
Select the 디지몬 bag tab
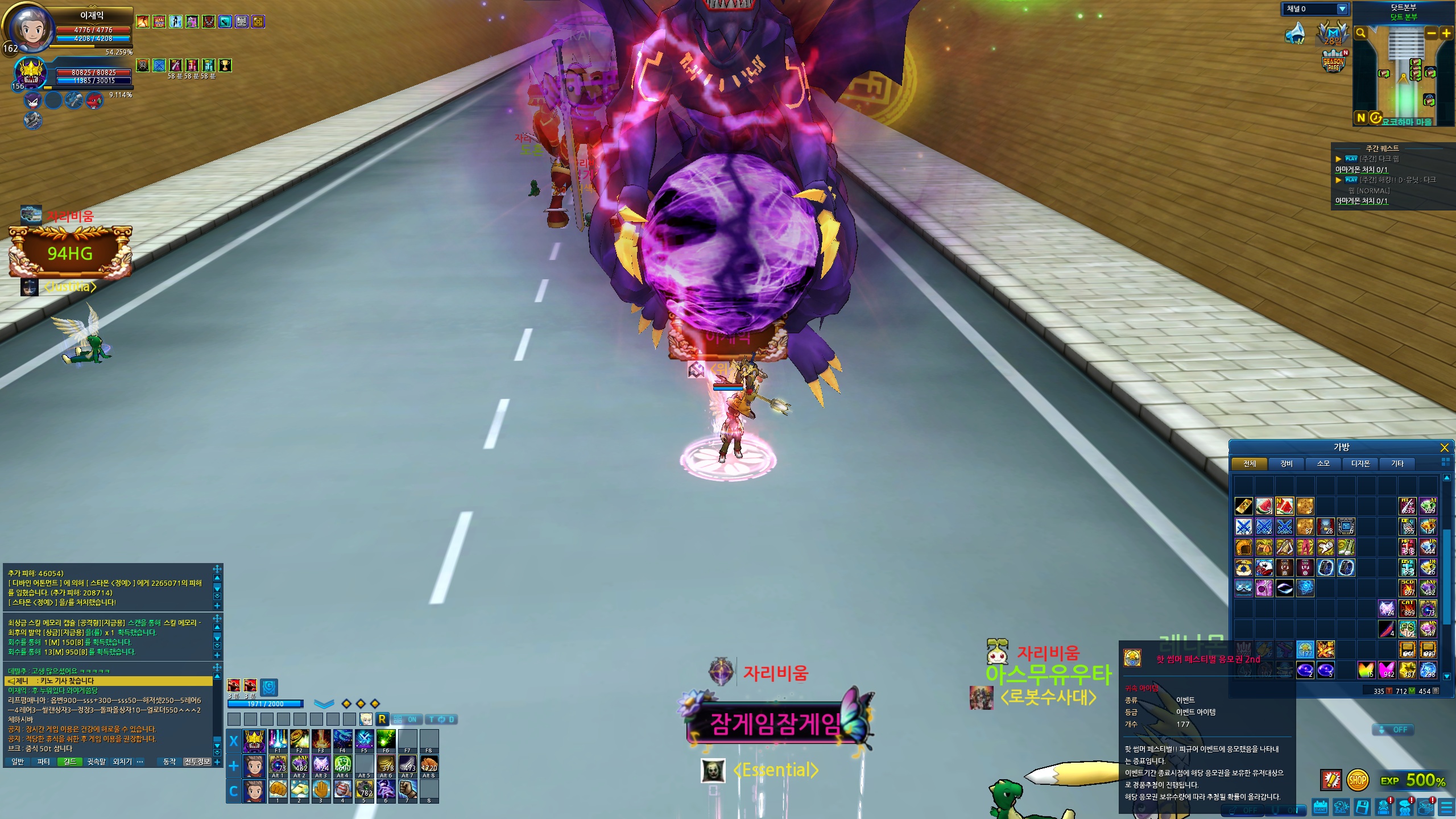pos(1360,464)
